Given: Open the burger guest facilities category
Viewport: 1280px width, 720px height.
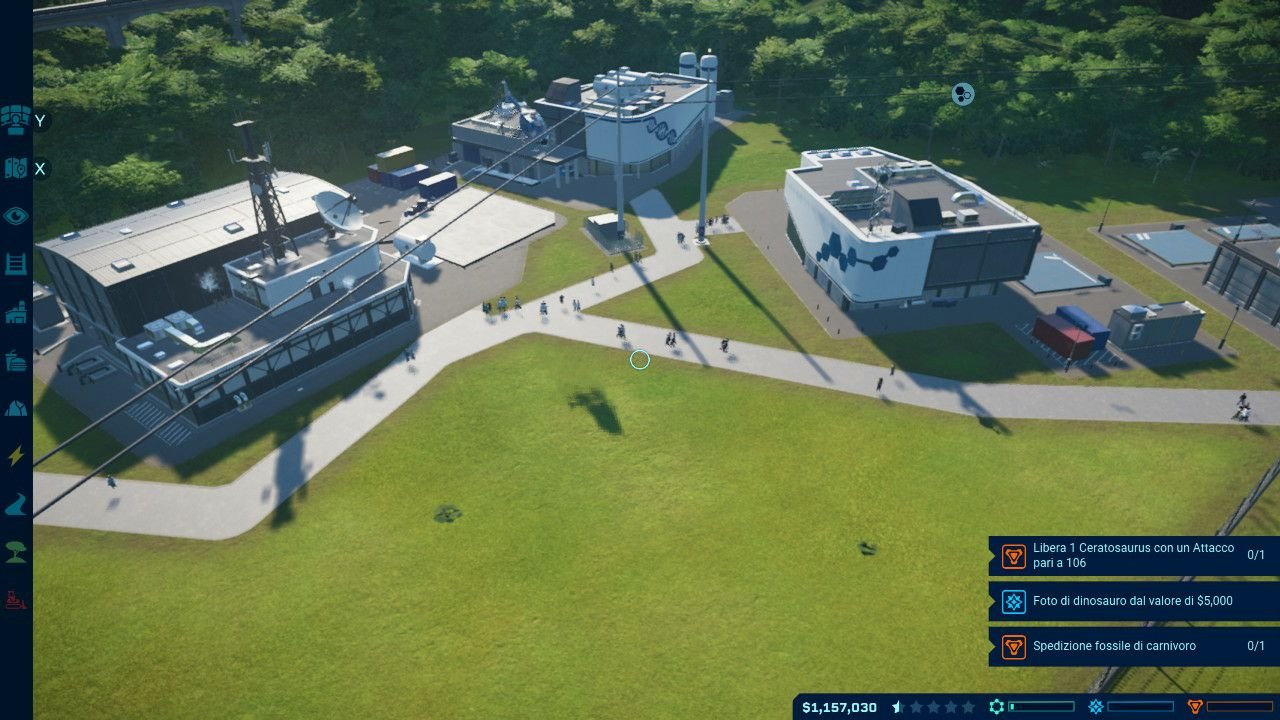Looking at the screenshot, I should pyautogui.click(x=15, y=360).
